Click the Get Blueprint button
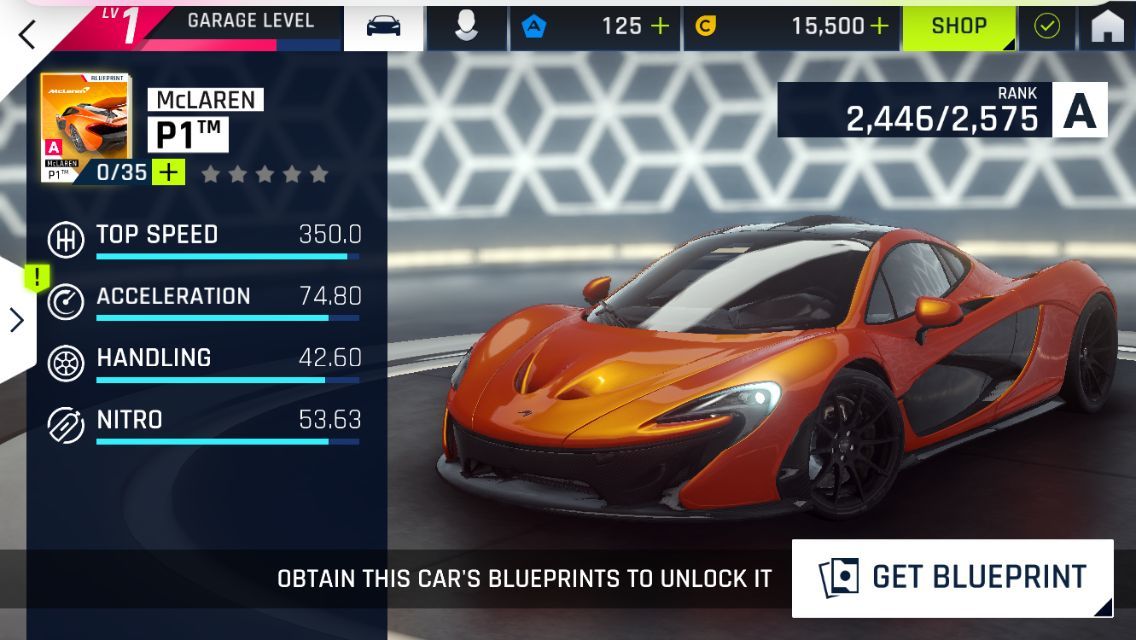Viewport: 1136px width, 640px height. tap(952, 577)
